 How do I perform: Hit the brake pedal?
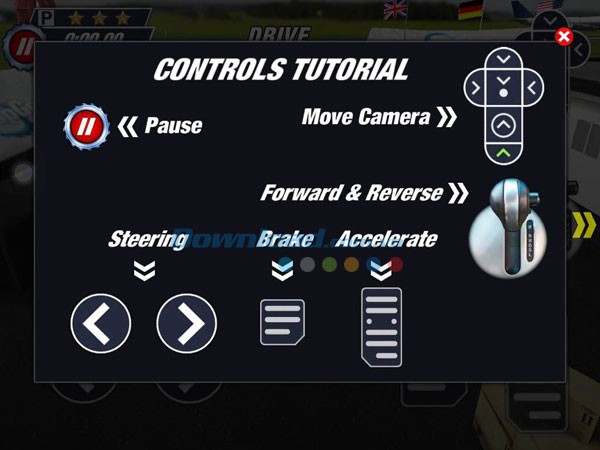pos(282,322)
